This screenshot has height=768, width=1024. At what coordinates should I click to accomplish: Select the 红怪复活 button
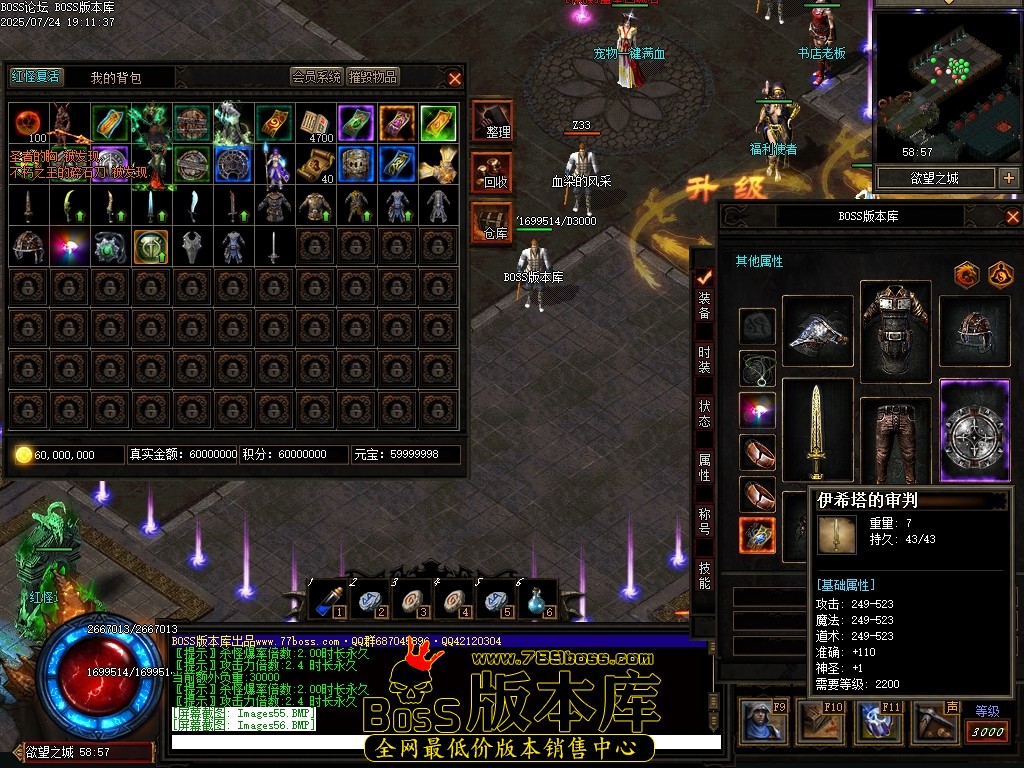(x=36, y=77)
